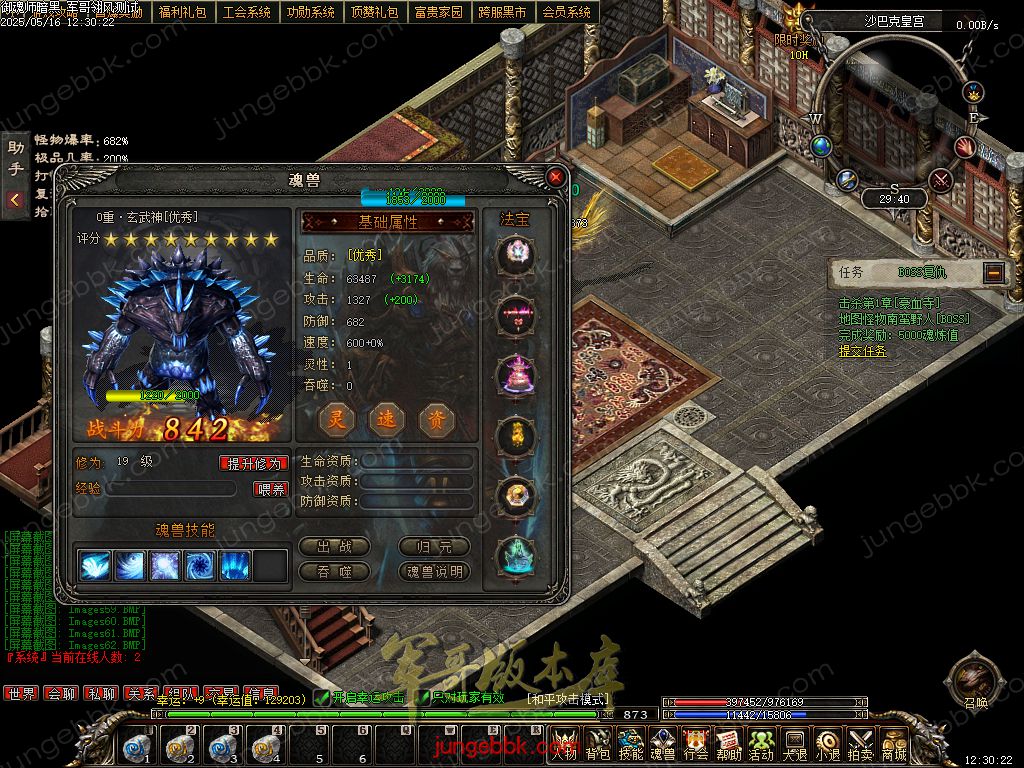Send the beast to battle with 出战
1024x768 pixels.
(x=334, y=547)
